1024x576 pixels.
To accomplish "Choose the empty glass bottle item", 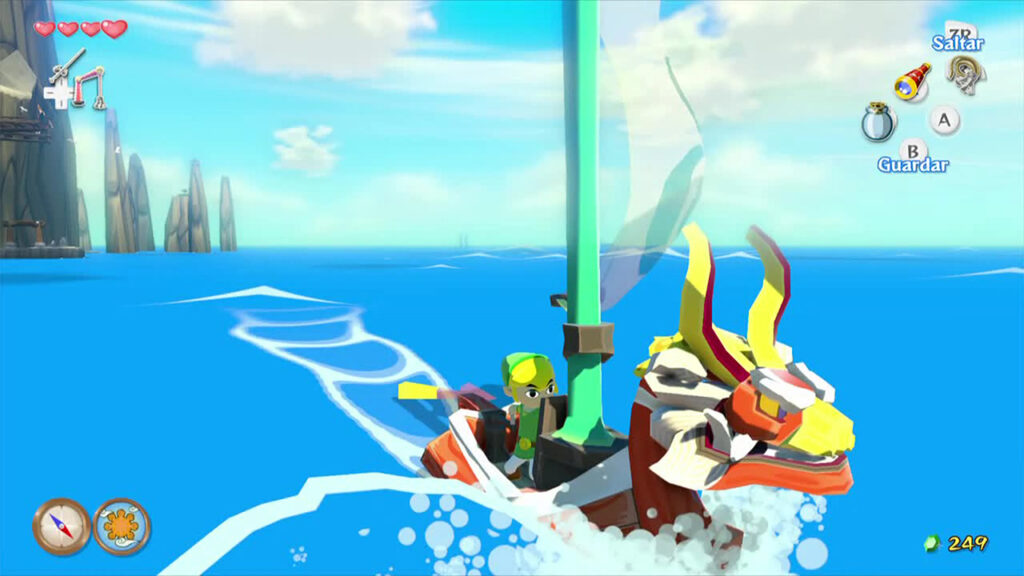I will coord(877,123).
